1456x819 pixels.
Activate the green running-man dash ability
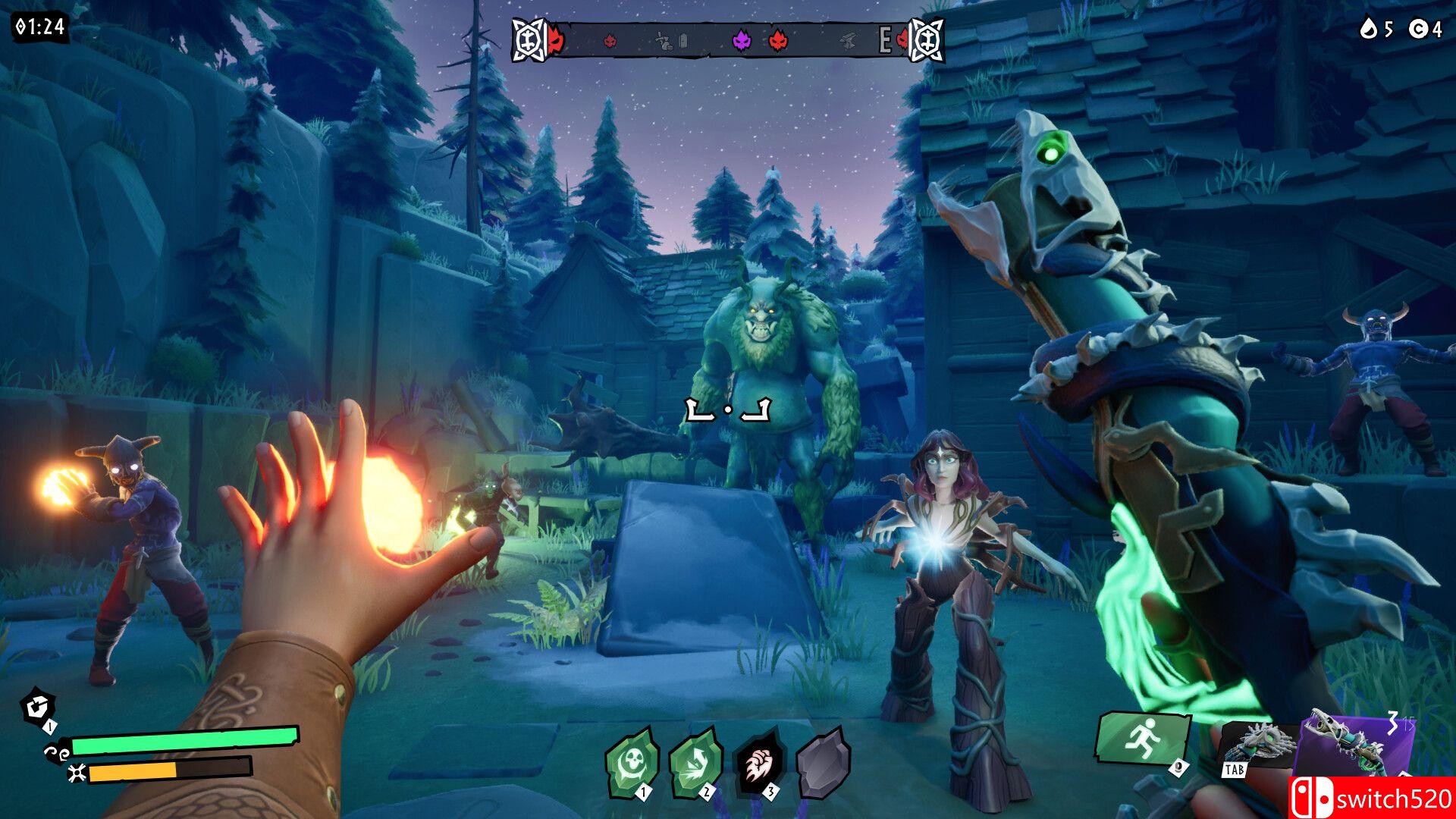pyautogui.click(x=1141, y=738)
